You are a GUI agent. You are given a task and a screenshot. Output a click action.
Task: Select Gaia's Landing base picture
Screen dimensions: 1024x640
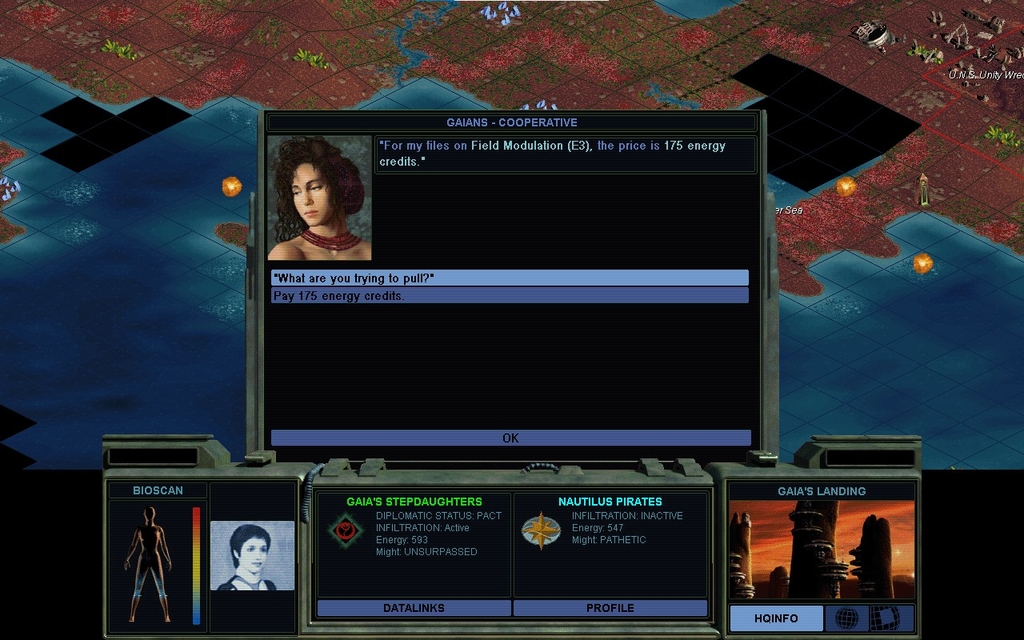[820, 550]
